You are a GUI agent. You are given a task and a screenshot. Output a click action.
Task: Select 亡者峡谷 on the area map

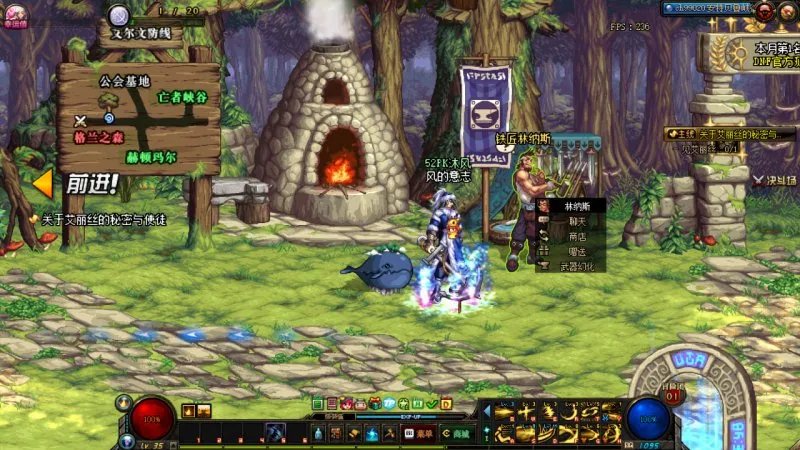click(183, 97)
